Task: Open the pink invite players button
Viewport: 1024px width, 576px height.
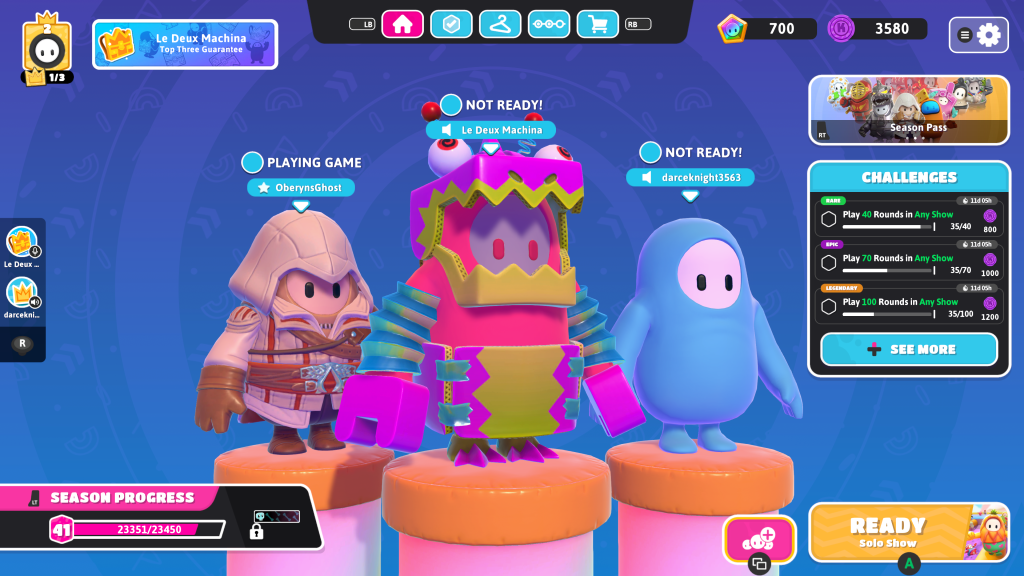Action: 759,539
